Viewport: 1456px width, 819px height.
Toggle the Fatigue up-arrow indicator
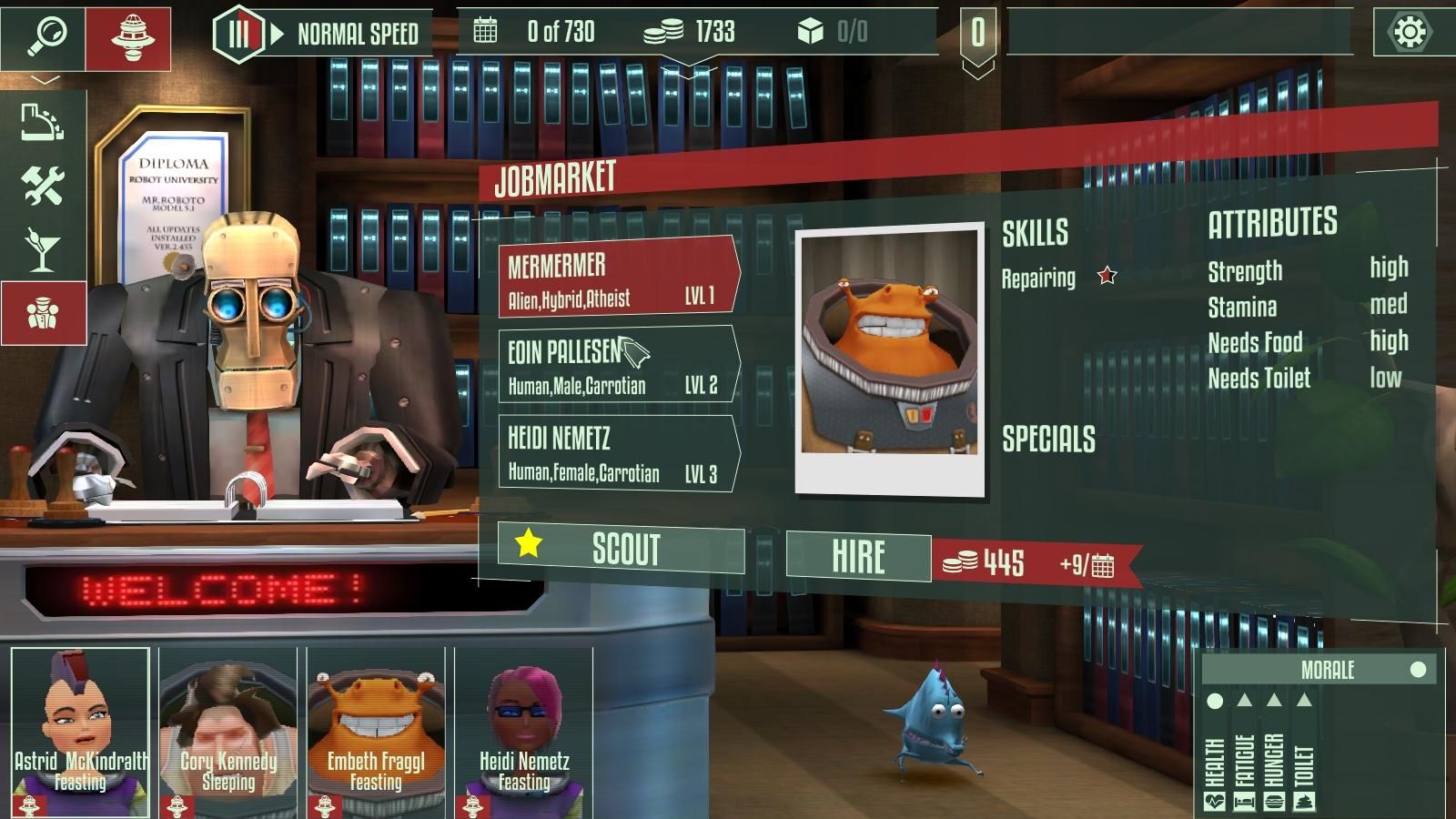pyautogui.click(x=1246, y=701)
